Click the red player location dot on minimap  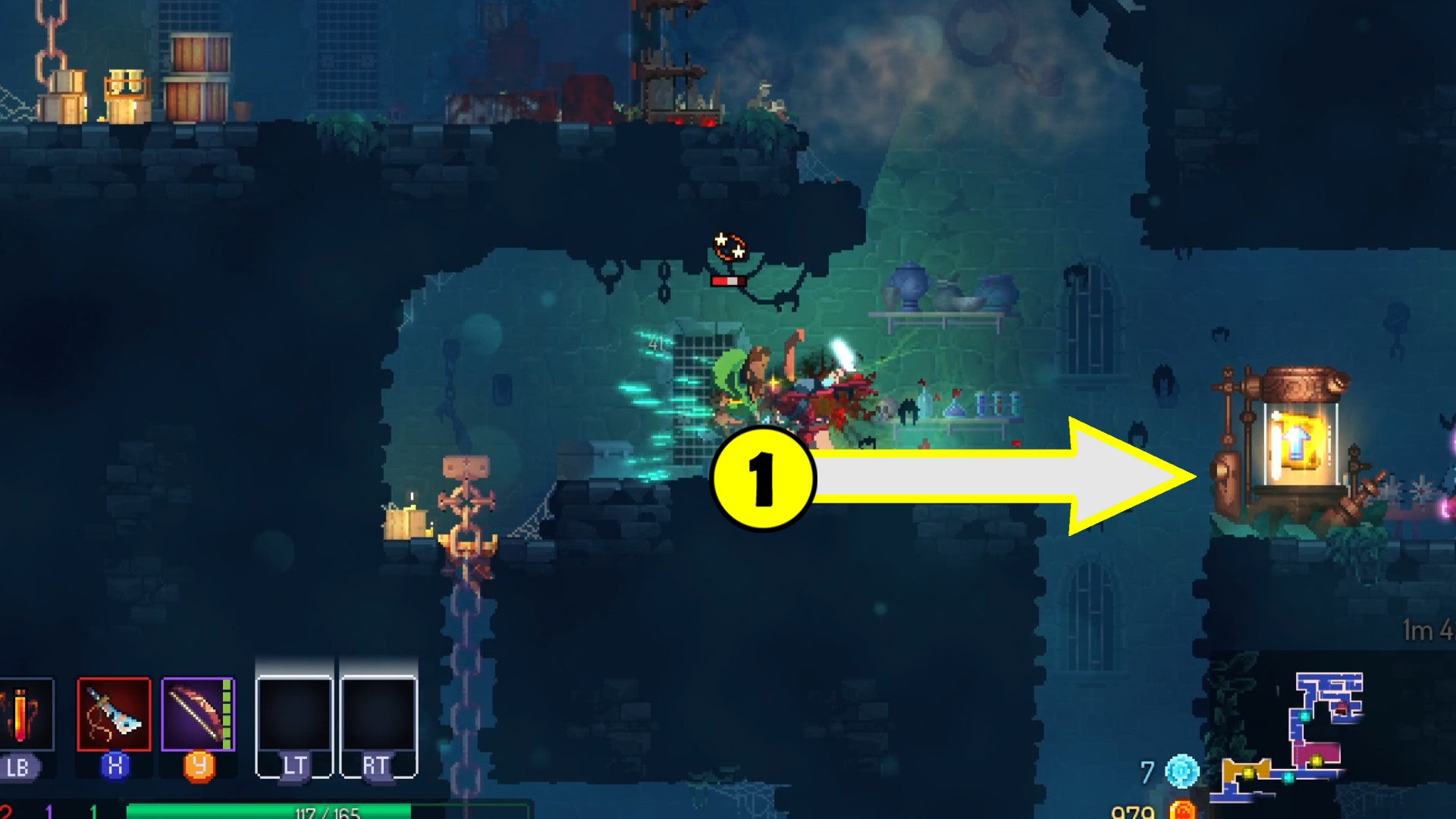pos(1341,708)
